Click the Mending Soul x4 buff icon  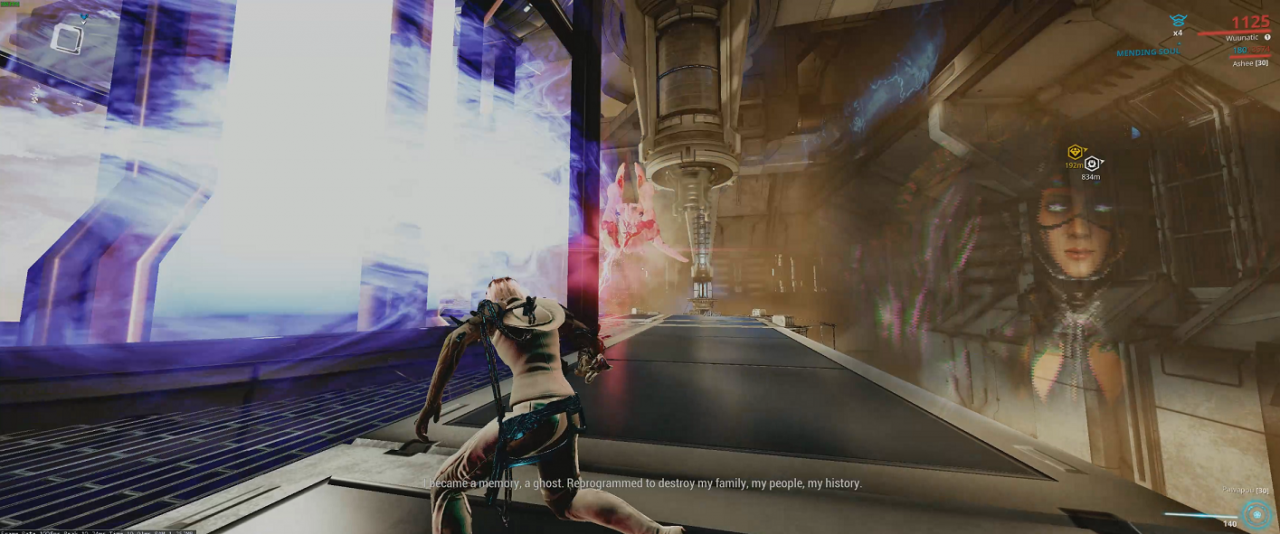[1178, 21]
